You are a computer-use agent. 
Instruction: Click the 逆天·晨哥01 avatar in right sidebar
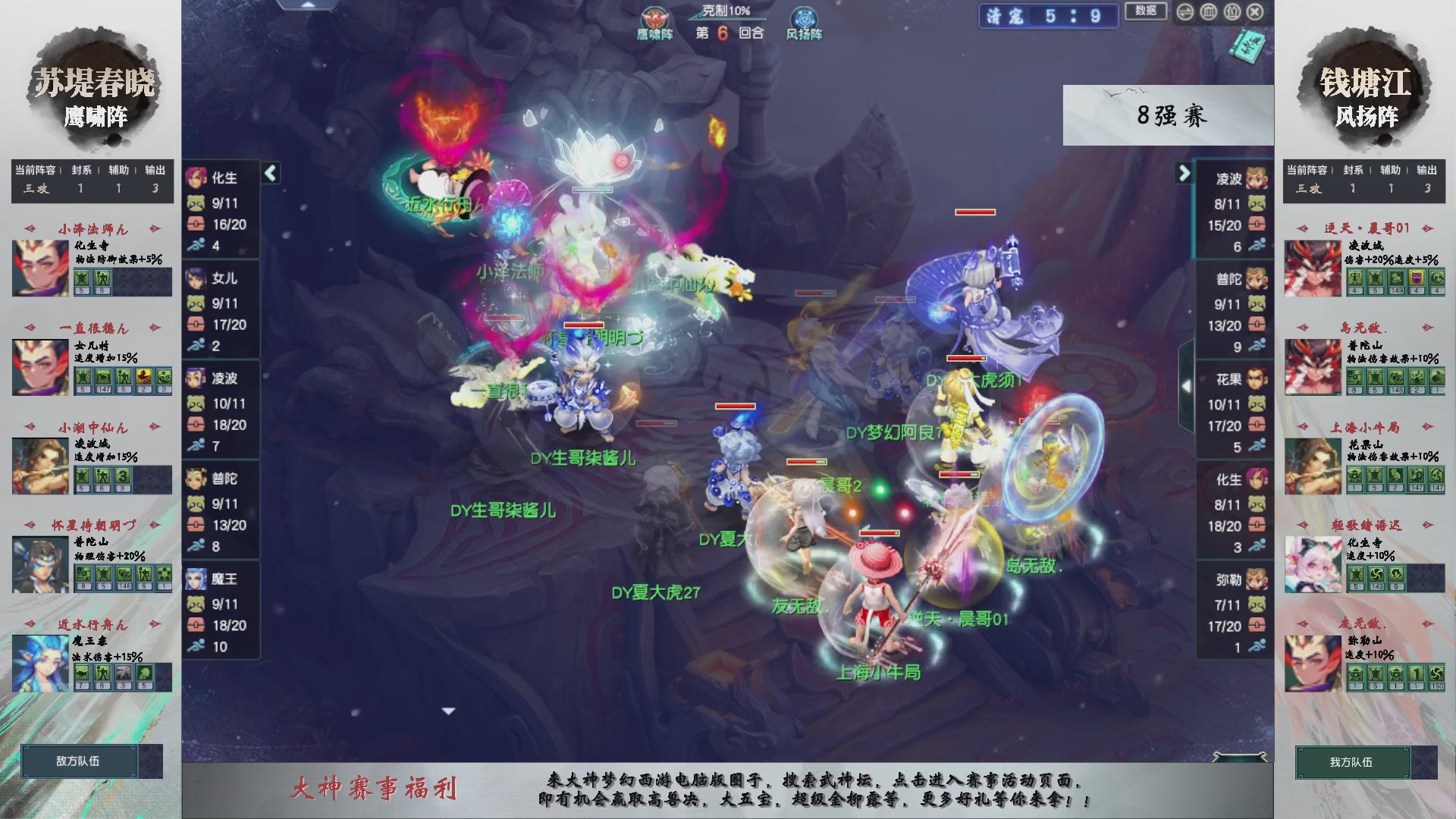(x=1313, y=267)
